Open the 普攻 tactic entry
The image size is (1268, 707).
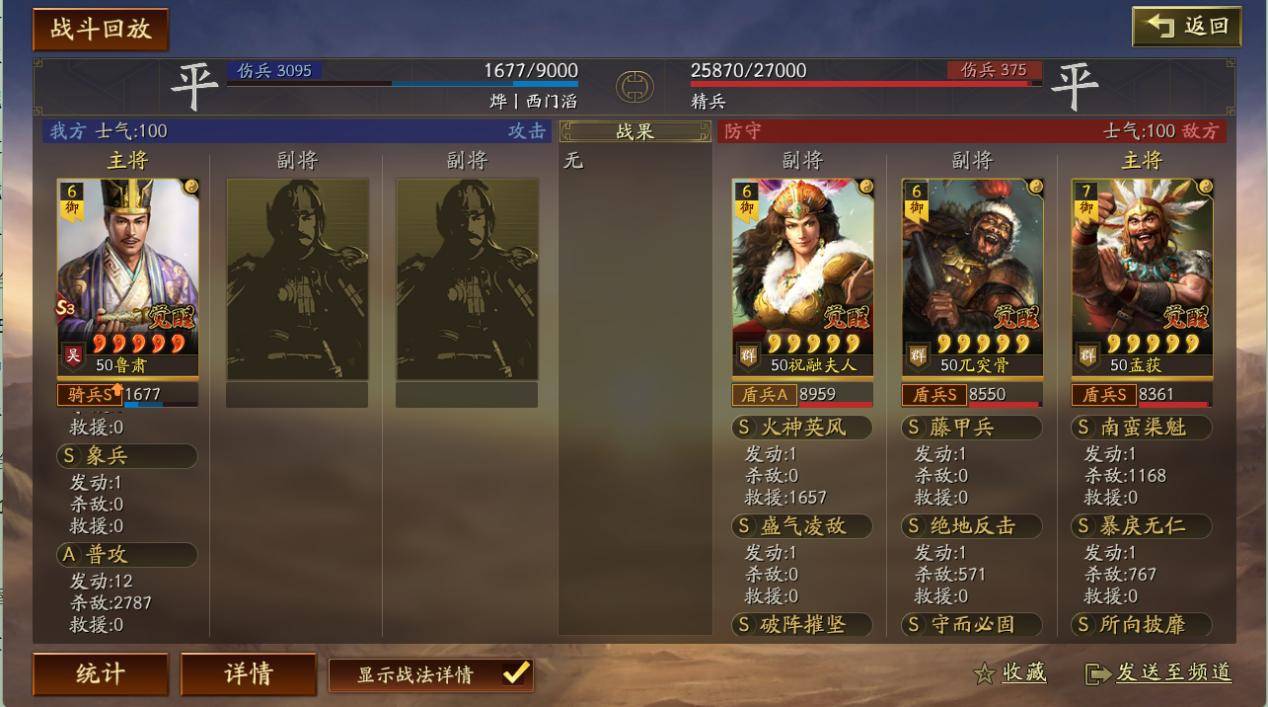[127, 554]
